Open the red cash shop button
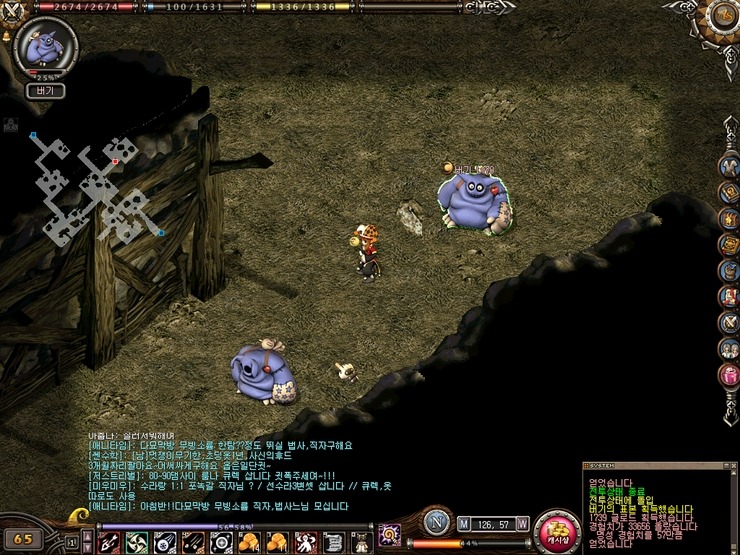Viewport: 740px width, 555px height. pyautogui.click(x=557, y=532)
